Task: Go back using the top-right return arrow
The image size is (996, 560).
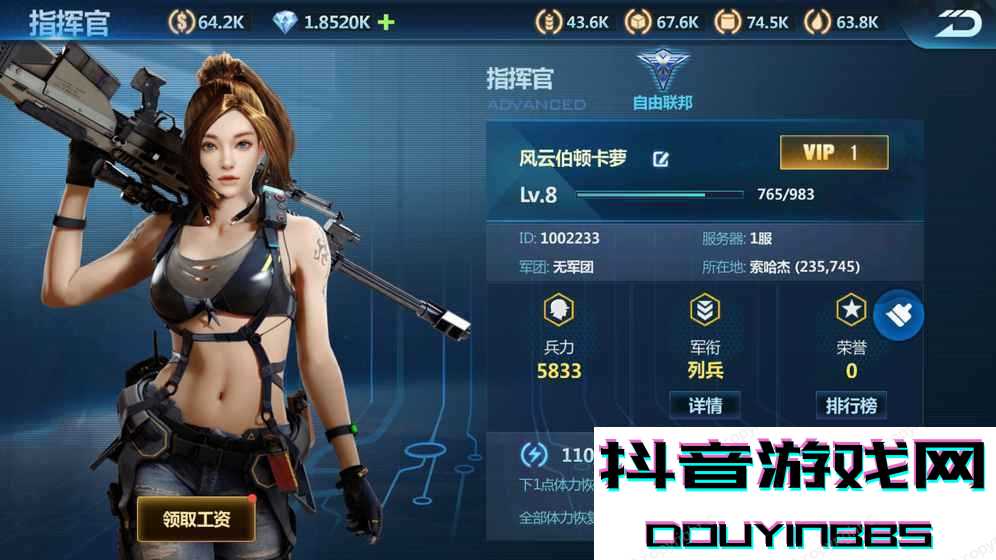Action: coord(958,23)
